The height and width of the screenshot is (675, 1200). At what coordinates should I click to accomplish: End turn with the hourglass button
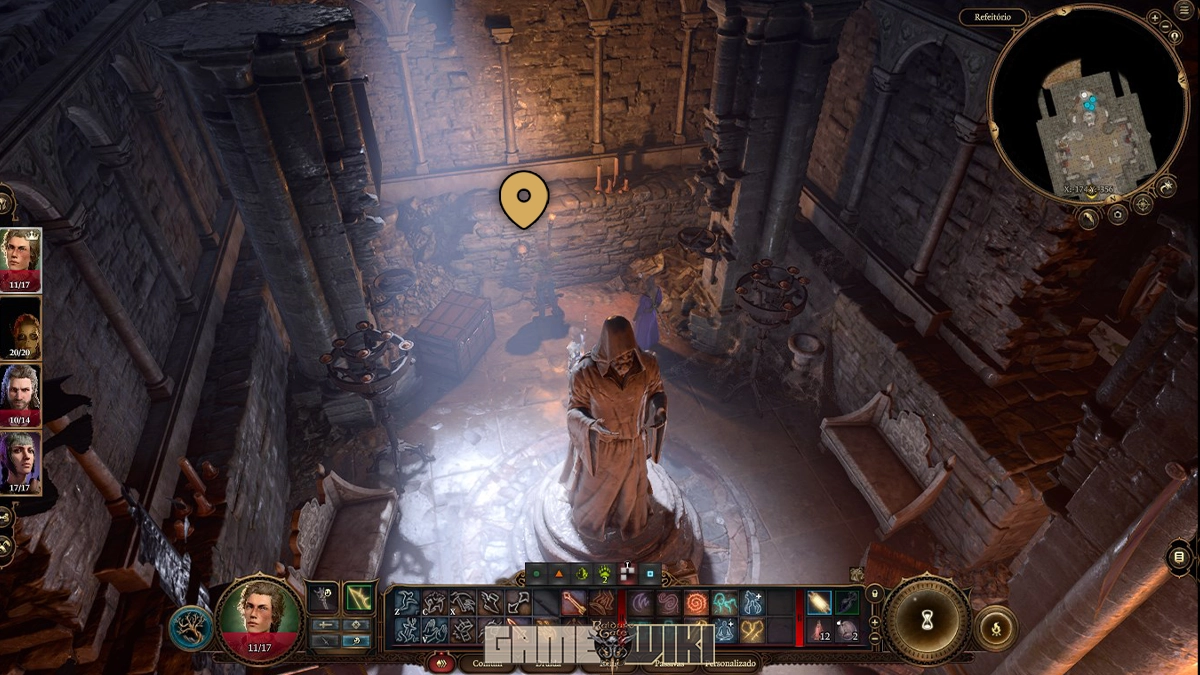[928, 620]
